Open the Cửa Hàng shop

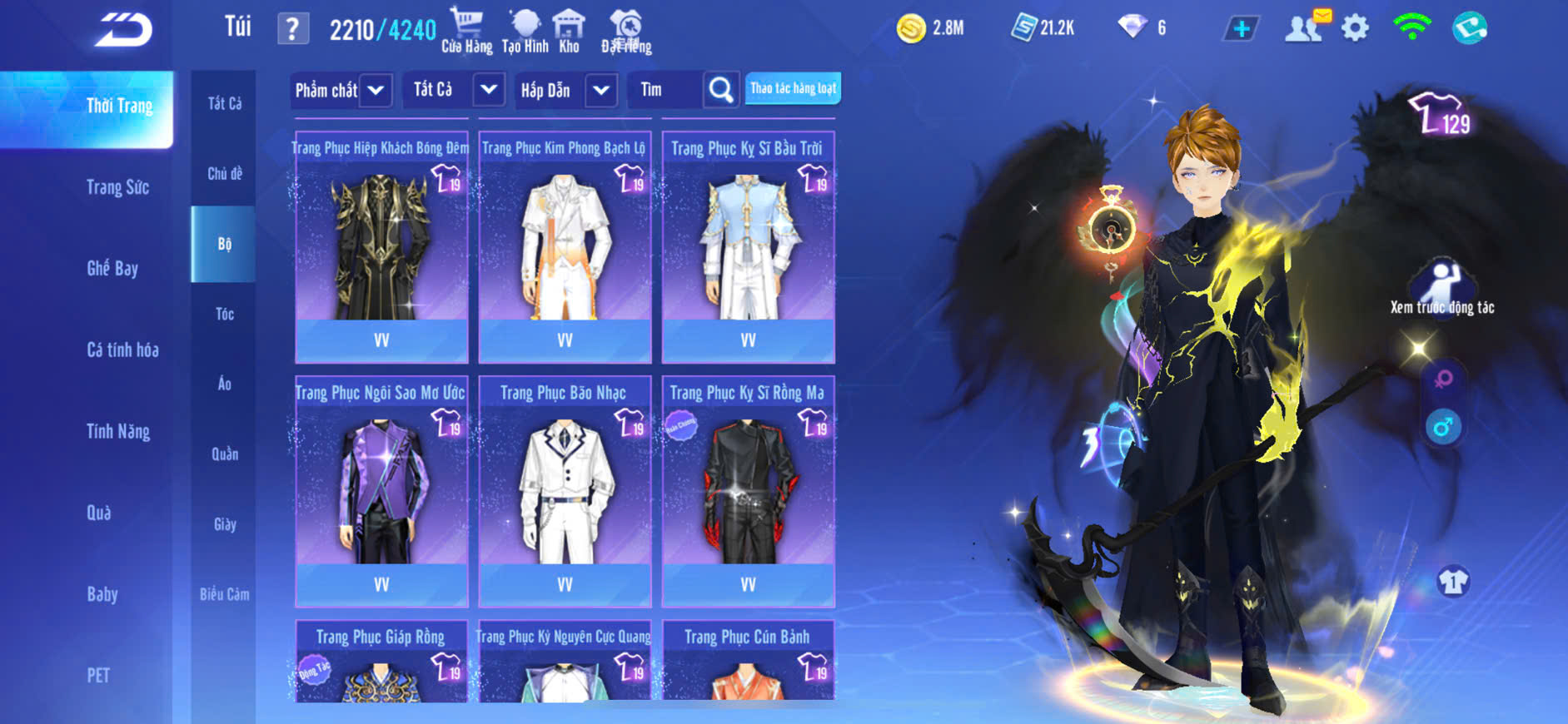click(466, 30)
